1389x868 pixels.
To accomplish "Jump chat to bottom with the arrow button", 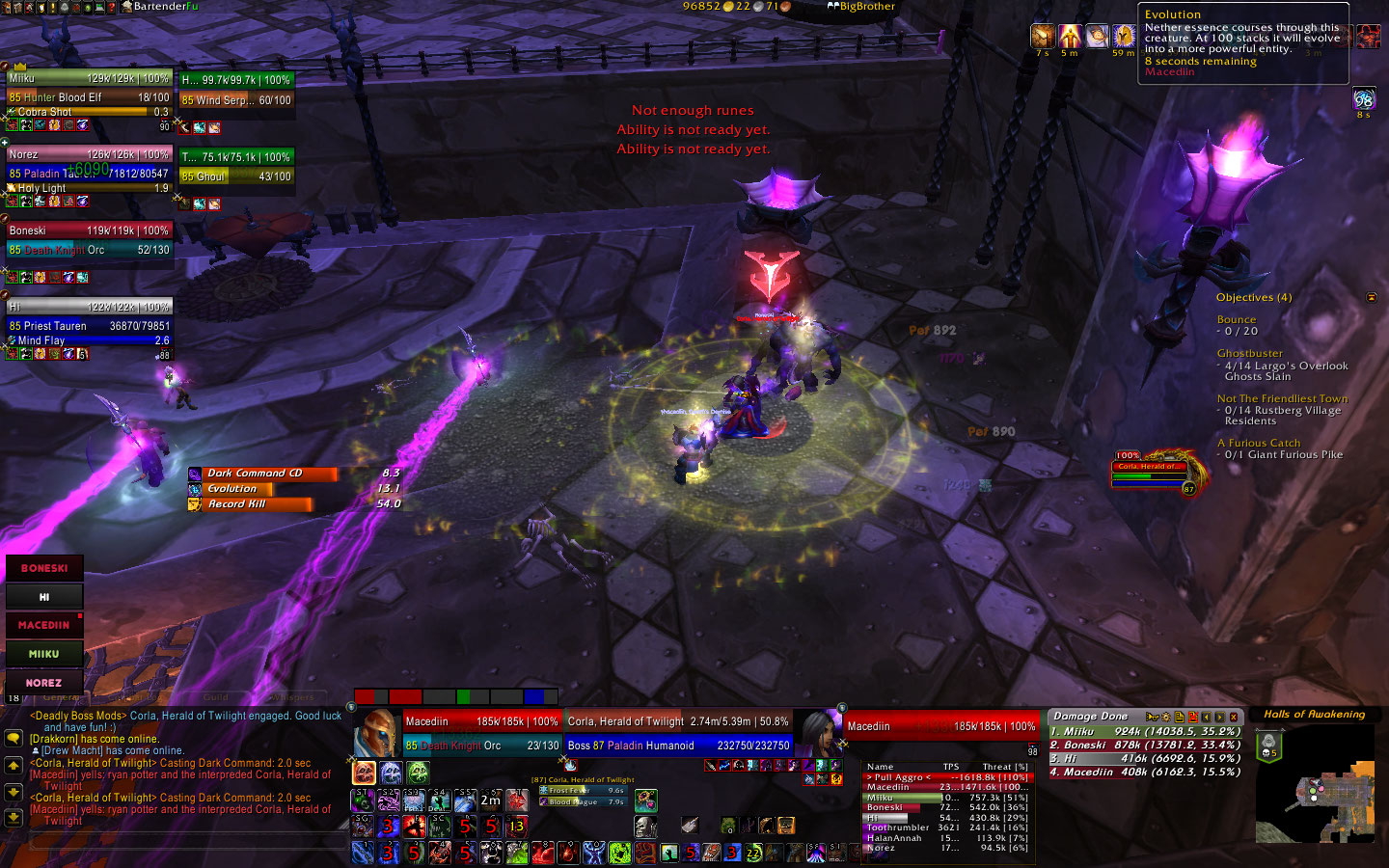I will click(x=14, y=817).
